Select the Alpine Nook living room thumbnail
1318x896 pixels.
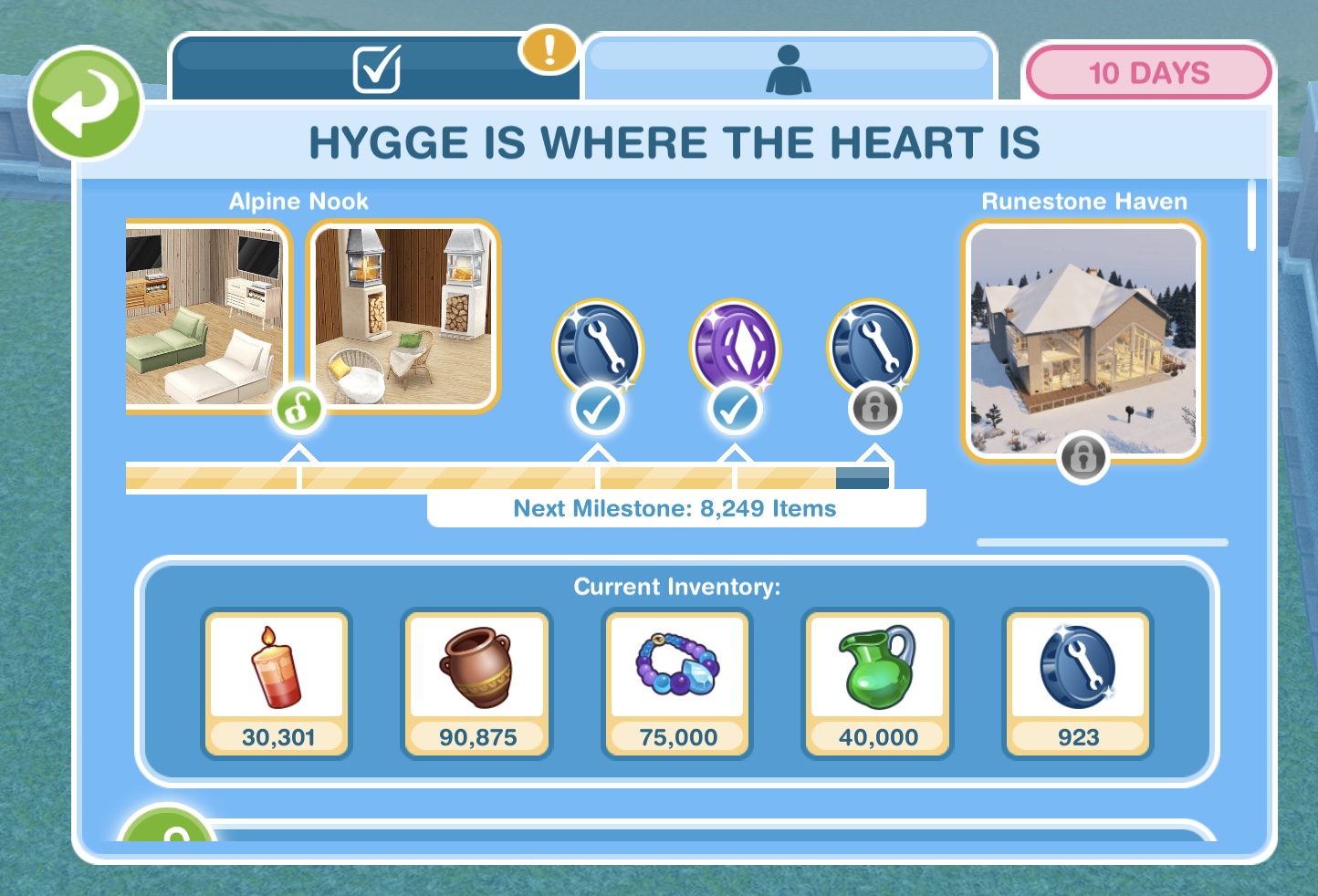point(206,315)
